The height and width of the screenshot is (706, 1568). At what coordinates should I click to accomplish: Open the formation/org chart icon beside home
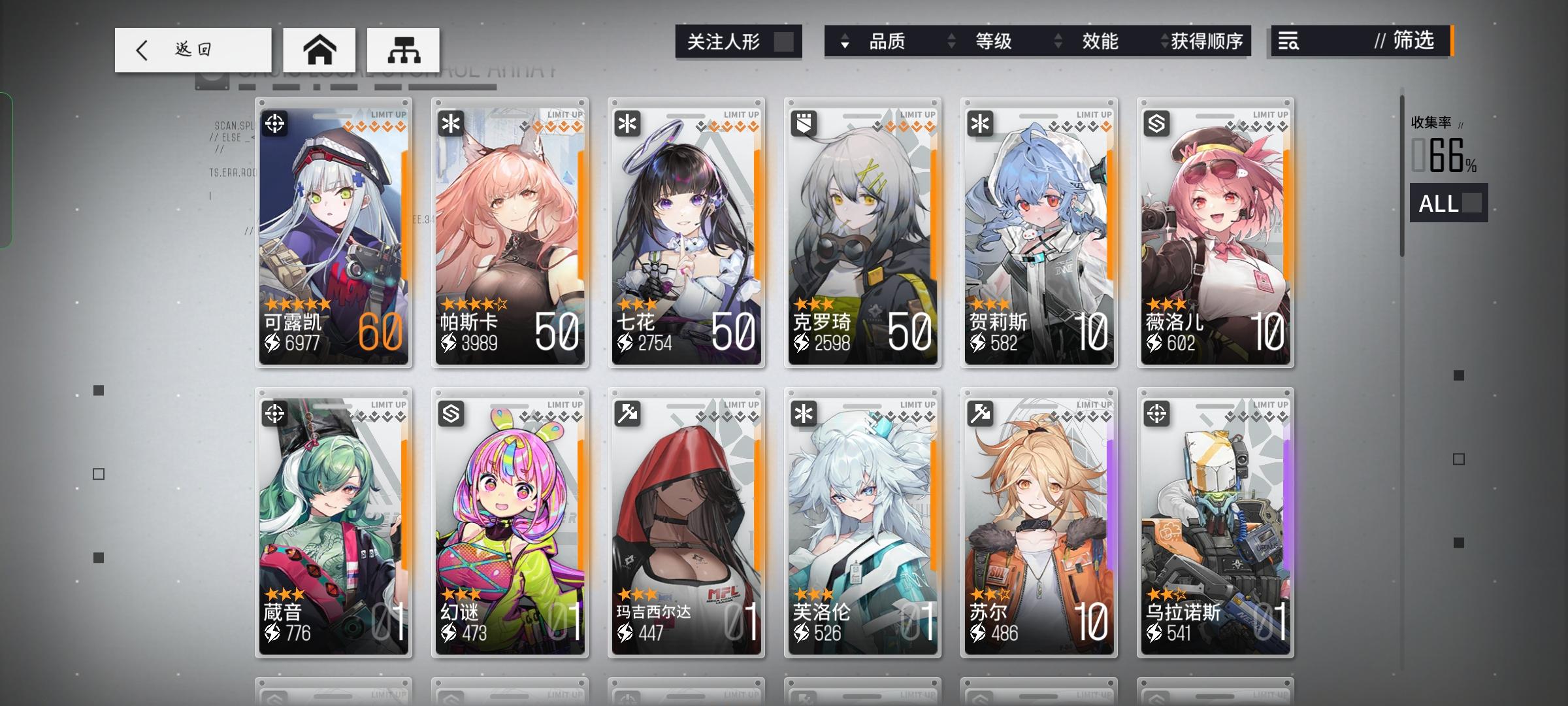coord(404,50)
